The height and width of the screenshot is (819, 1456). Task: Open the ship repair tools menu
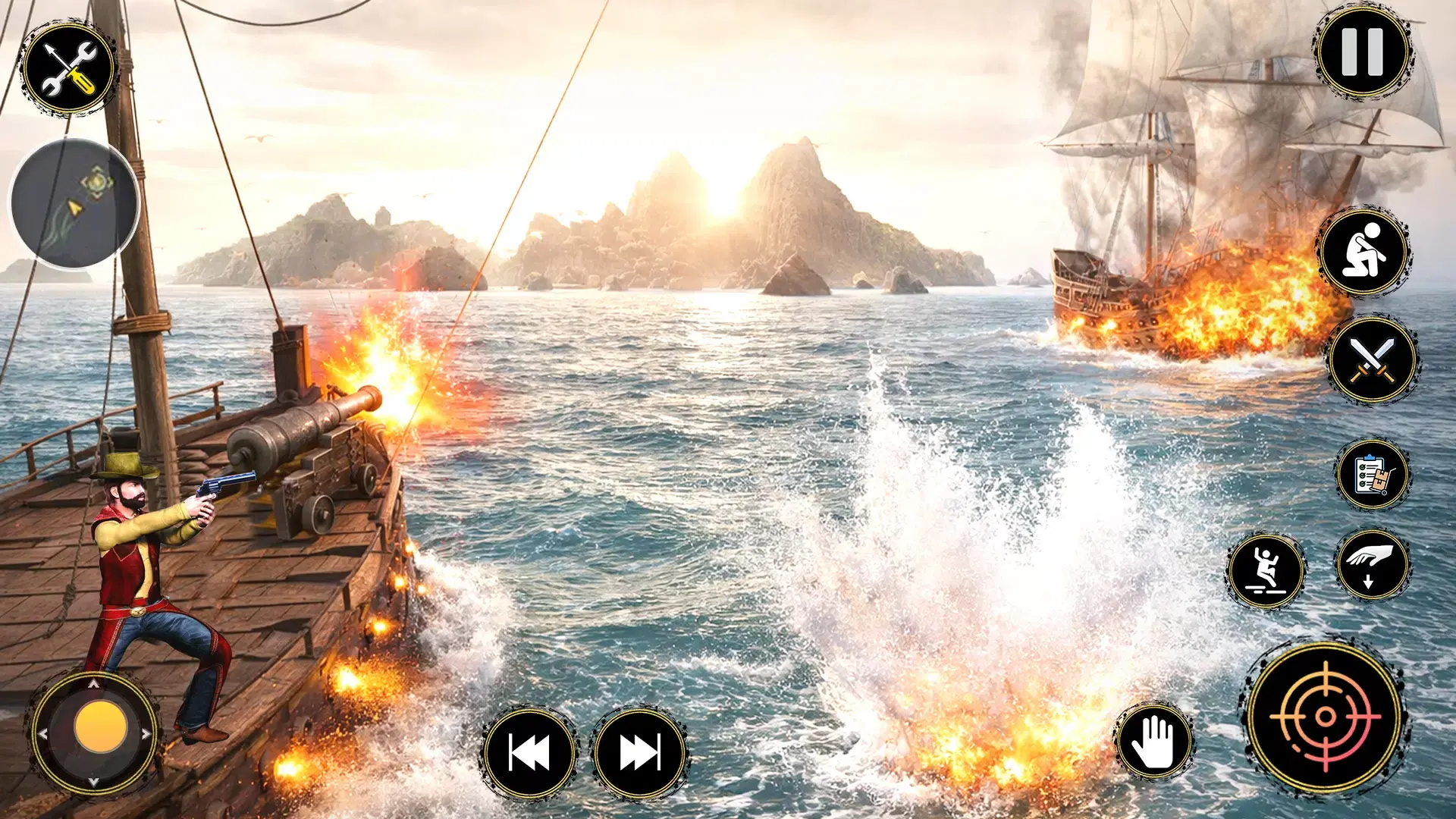[68, 68]
